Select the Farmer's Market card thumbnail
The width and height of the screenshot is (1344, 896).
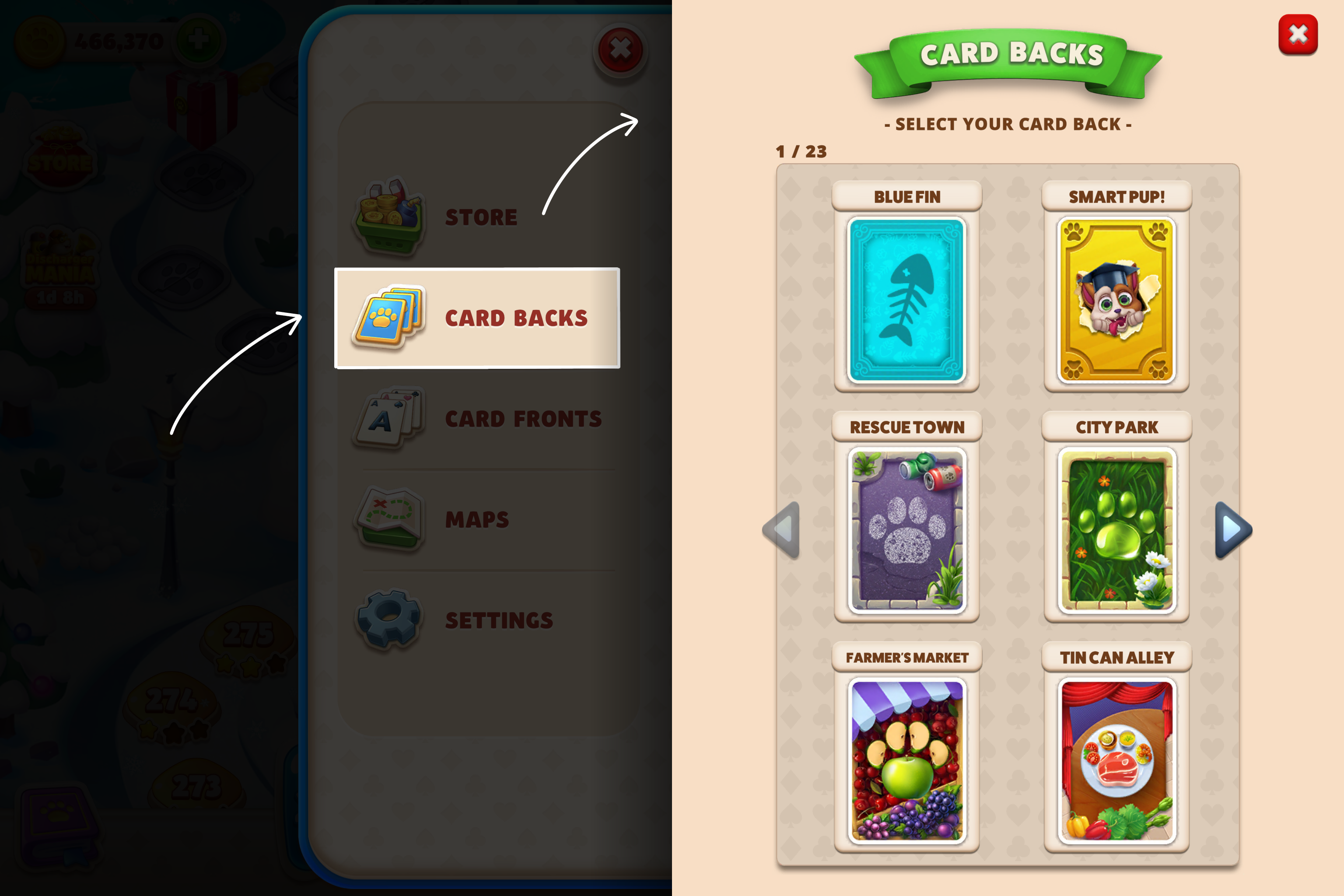(907, 760)
